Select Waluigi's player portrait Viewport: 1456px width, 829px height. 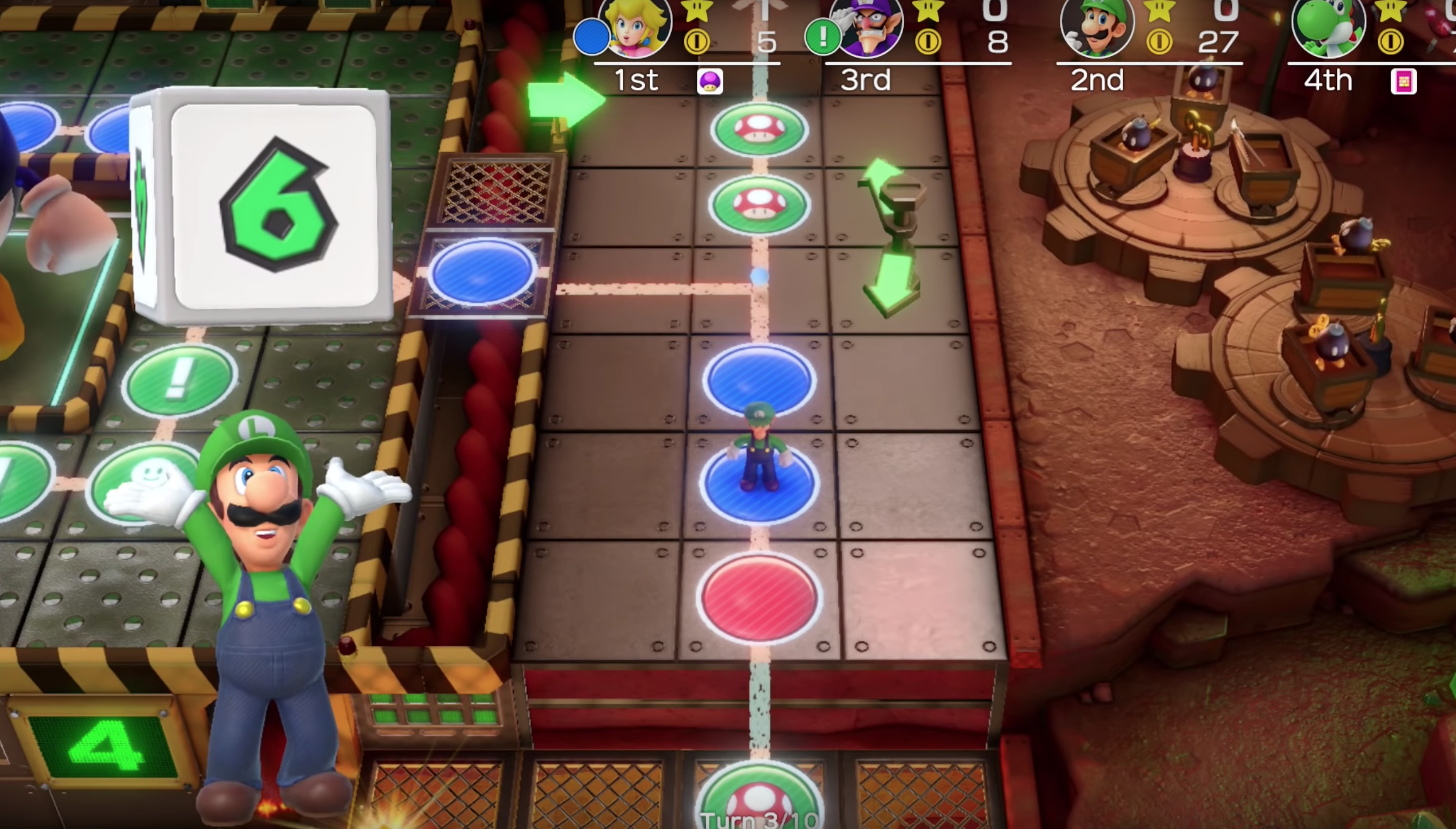868,26
